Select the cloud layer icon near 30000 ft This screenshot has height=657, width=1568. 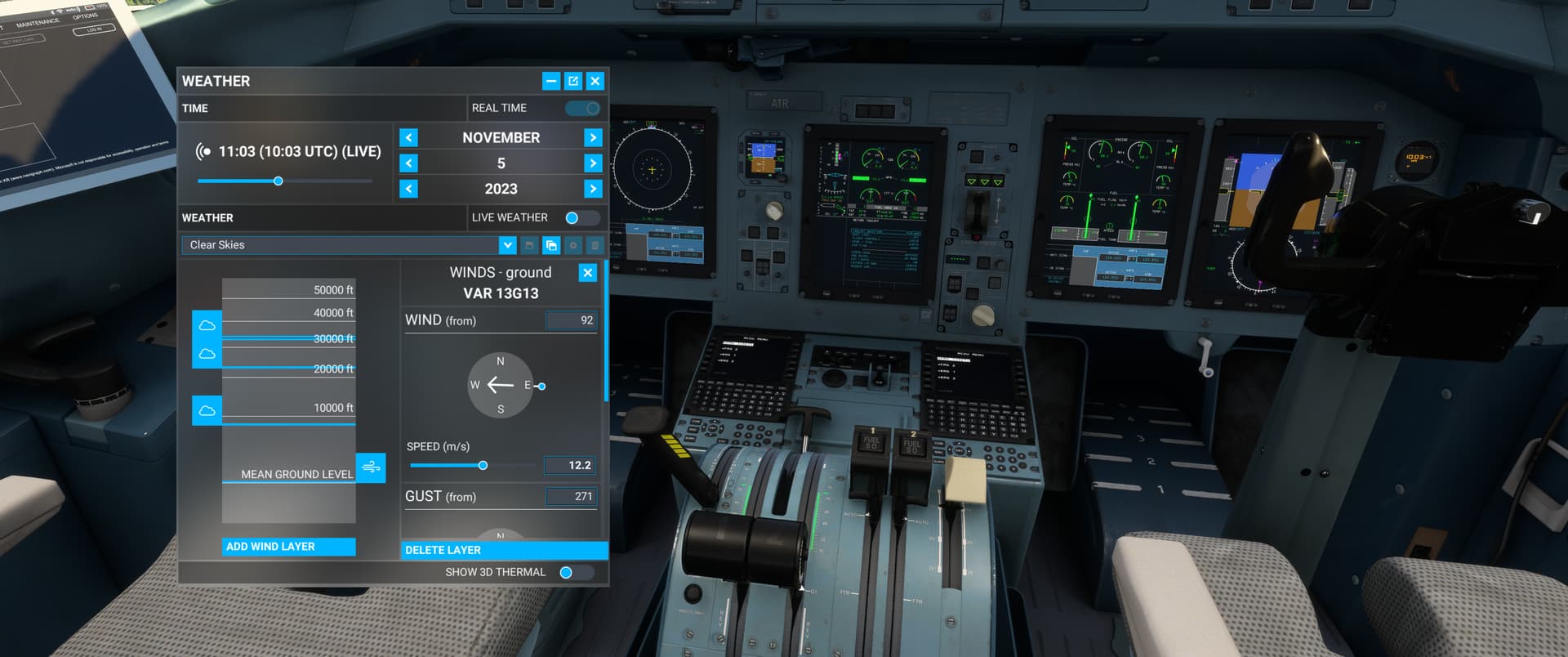[x=207, y=325]
